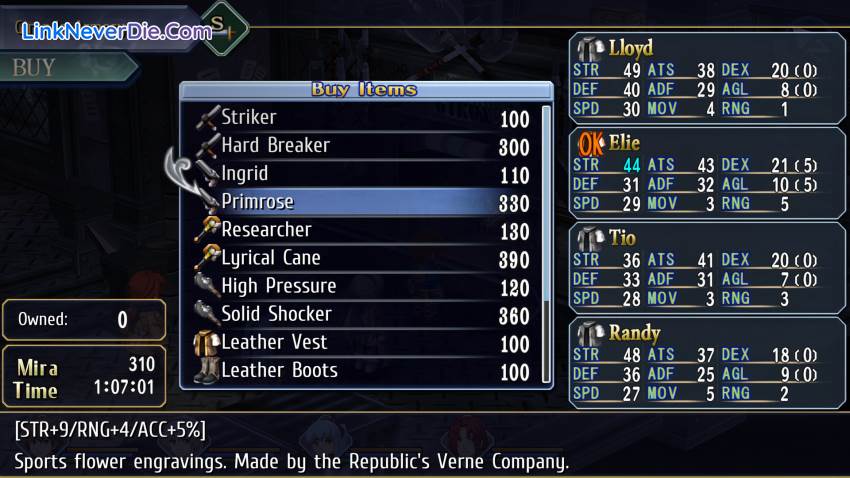Select Lloyd's character stat panel
The height and width of the screenshot is (478, 850).
706,77
